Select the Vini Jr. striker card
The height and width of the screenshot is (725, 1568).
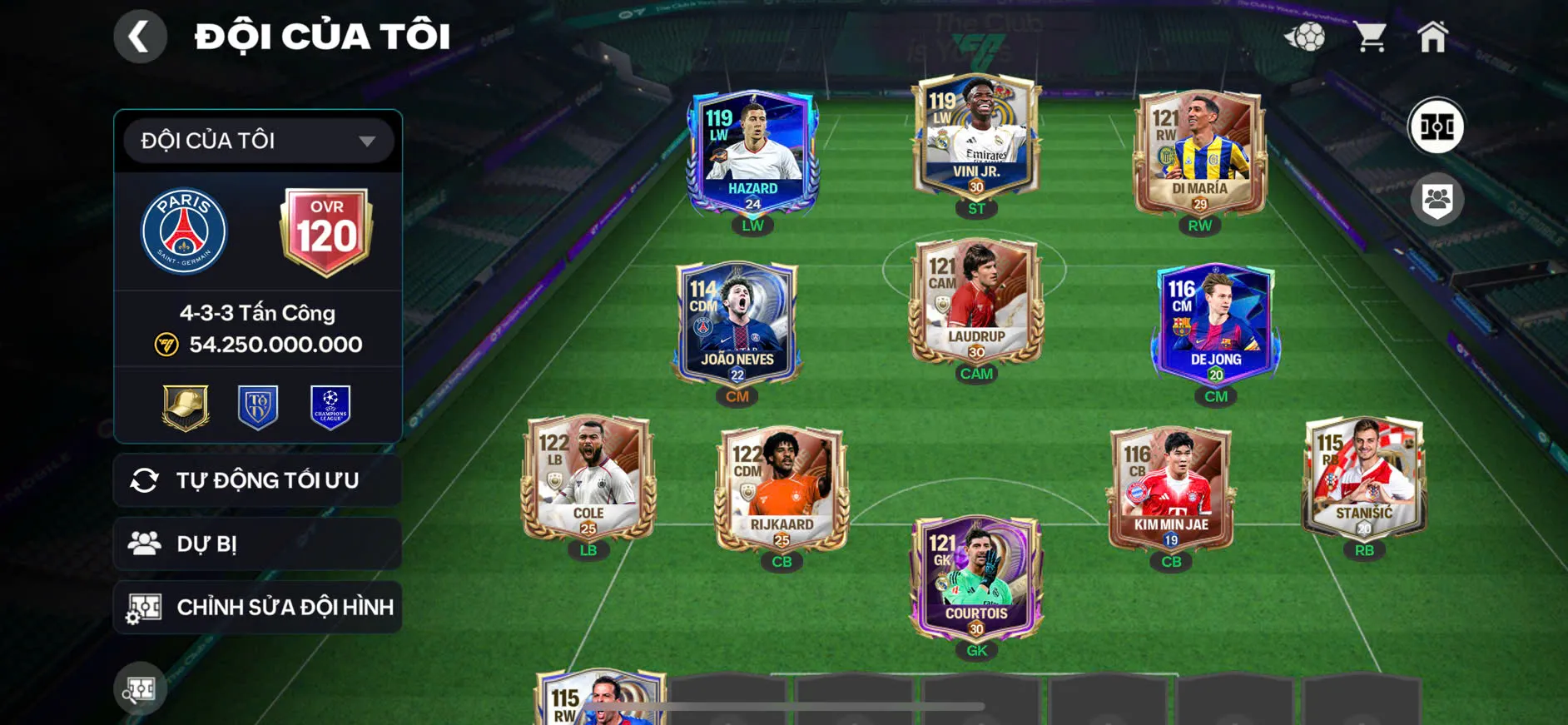pos(976,137)
